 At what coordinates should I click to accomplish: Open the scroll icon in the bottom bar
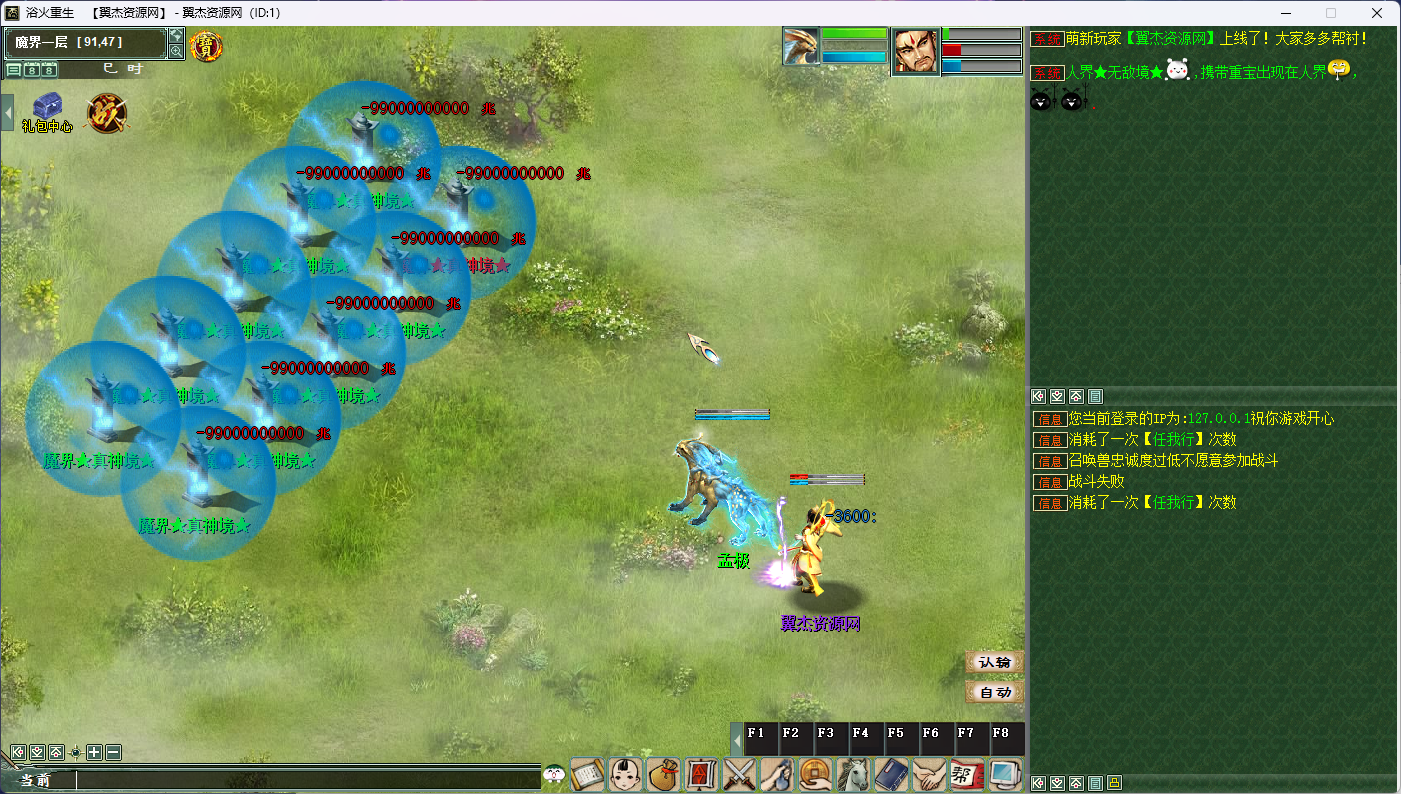(x=587, y=775)
